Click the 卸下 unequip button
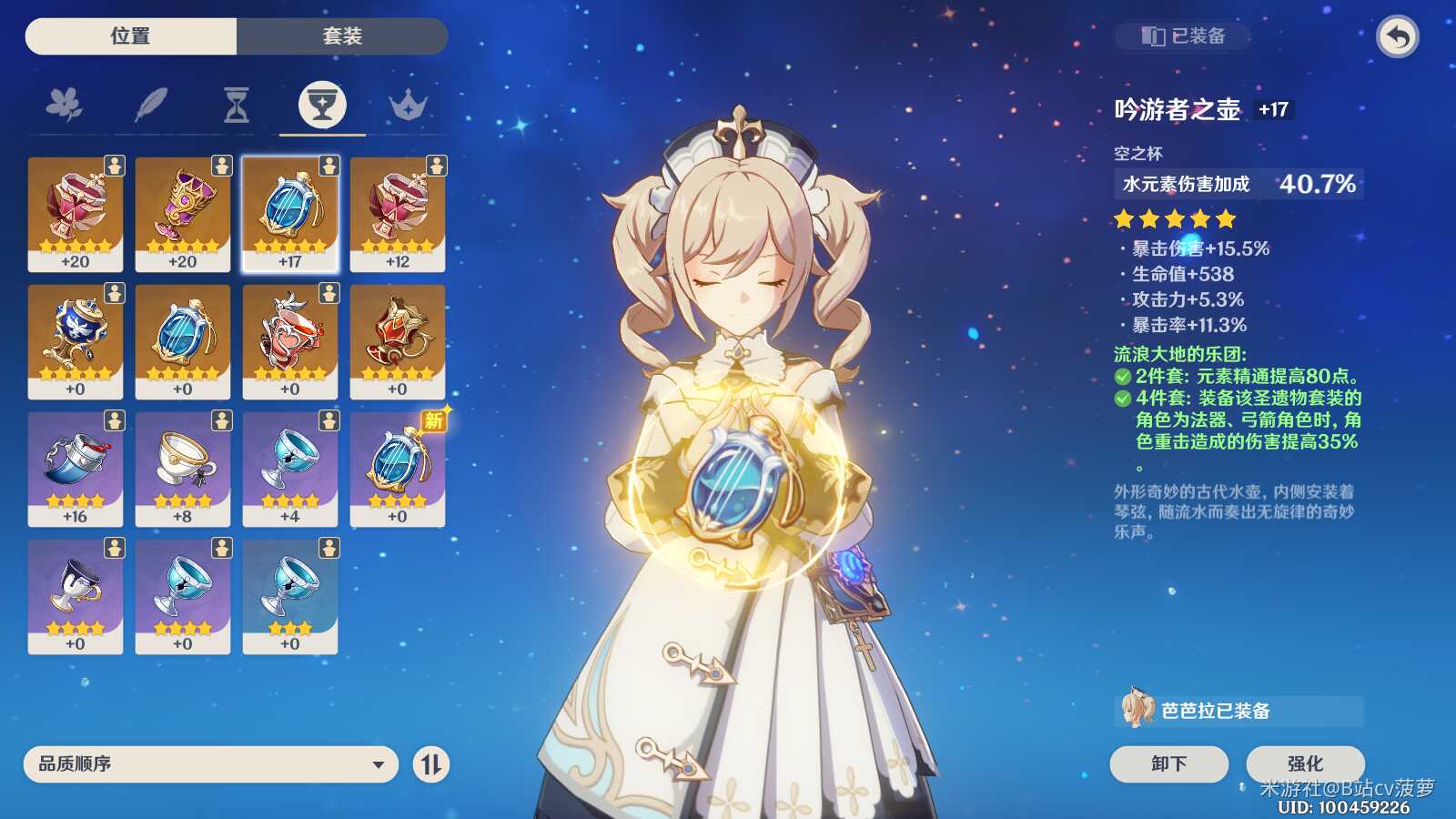This screenshot has height=819, width=1456. coord(1168,763)
